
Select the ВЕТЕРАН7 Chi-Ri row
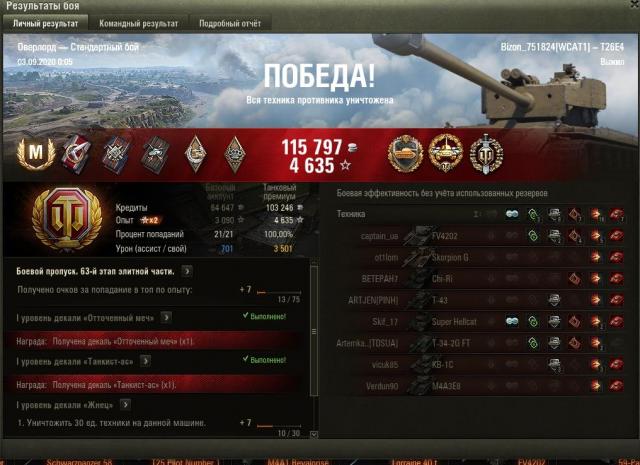pos(480,278)
